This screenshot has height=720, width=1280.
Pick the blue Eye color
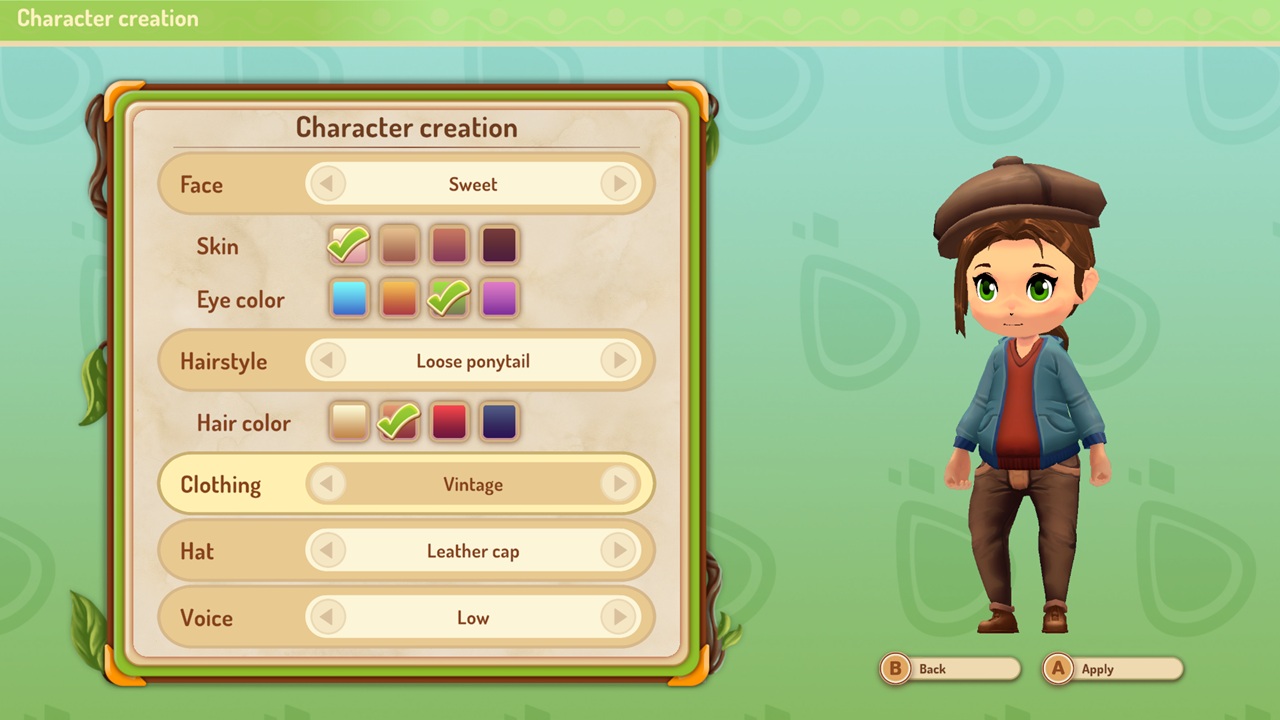tap(348, 299)
